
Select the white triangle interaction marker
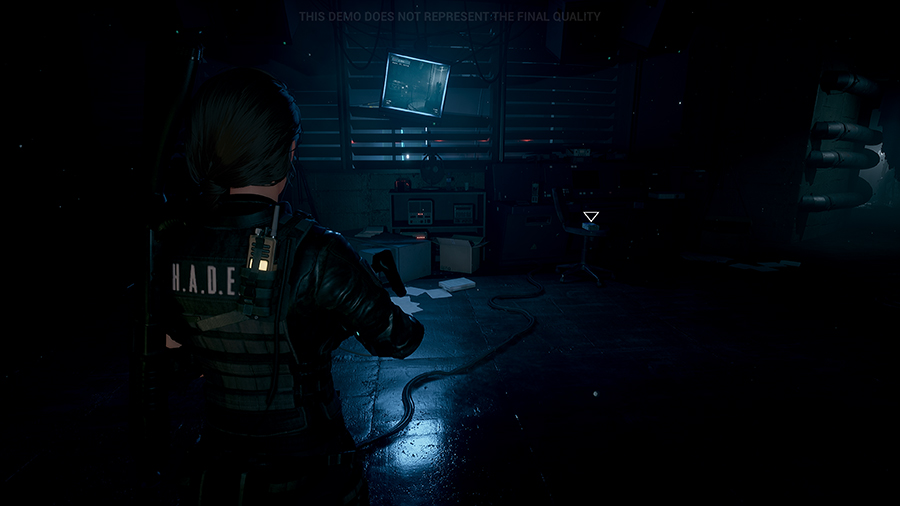591,216
